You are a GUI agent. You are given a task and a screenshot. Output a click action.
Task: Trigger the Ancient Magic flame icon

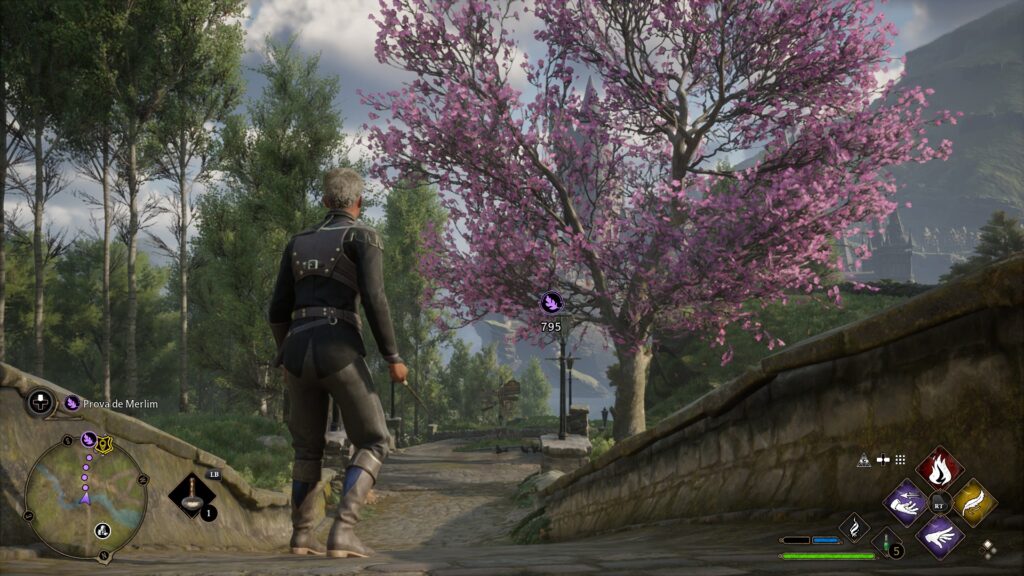click(854, 526)
